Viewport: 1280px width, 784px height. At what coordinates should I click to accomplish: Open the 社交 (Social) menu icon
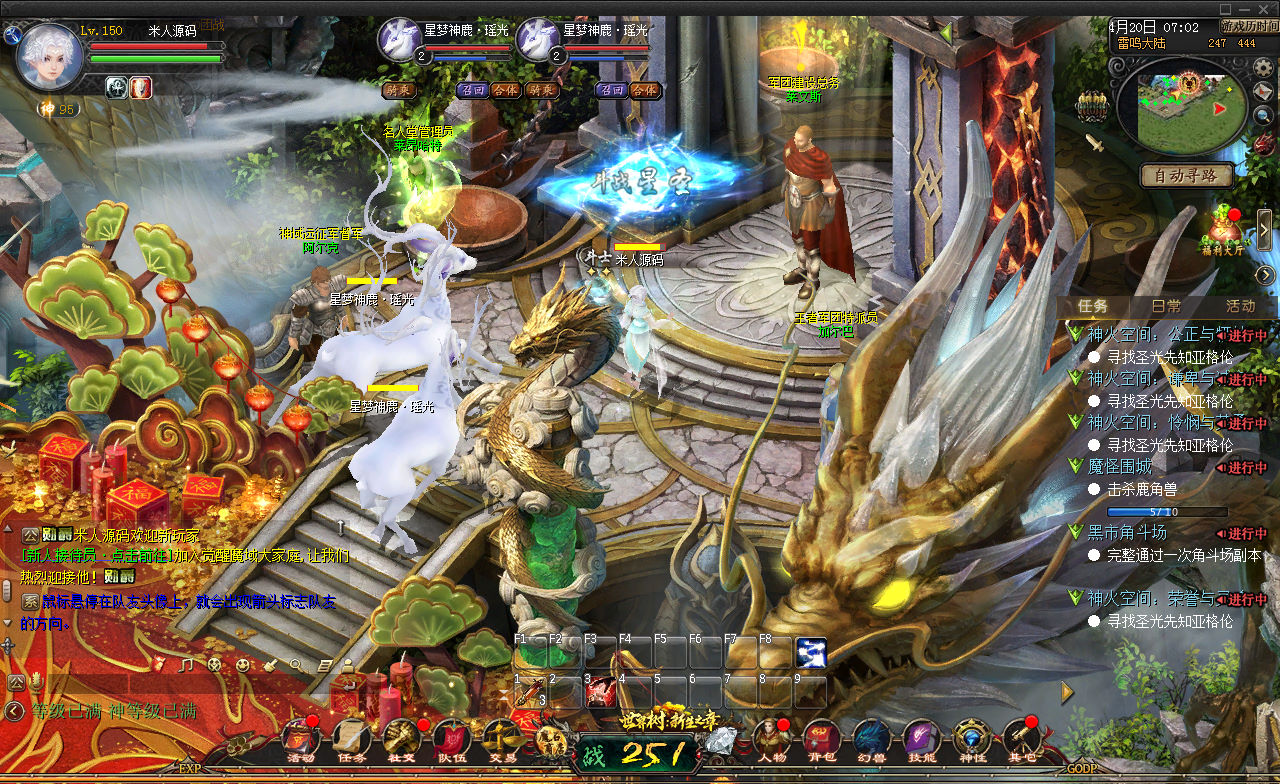(402, 738)
